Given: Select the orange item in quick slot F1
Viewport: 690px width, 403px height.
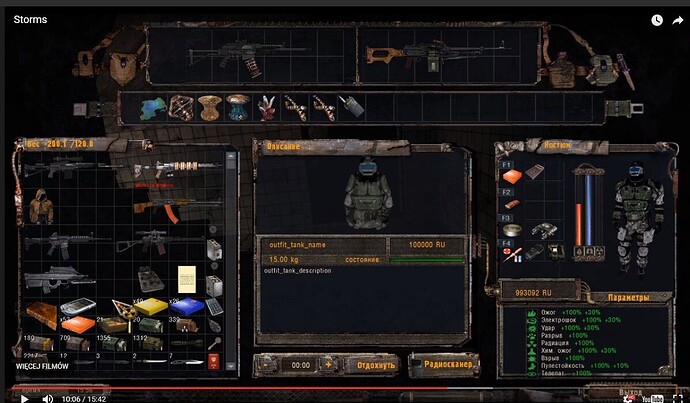Looking at the screenshot, I should (x=510, y=176).
